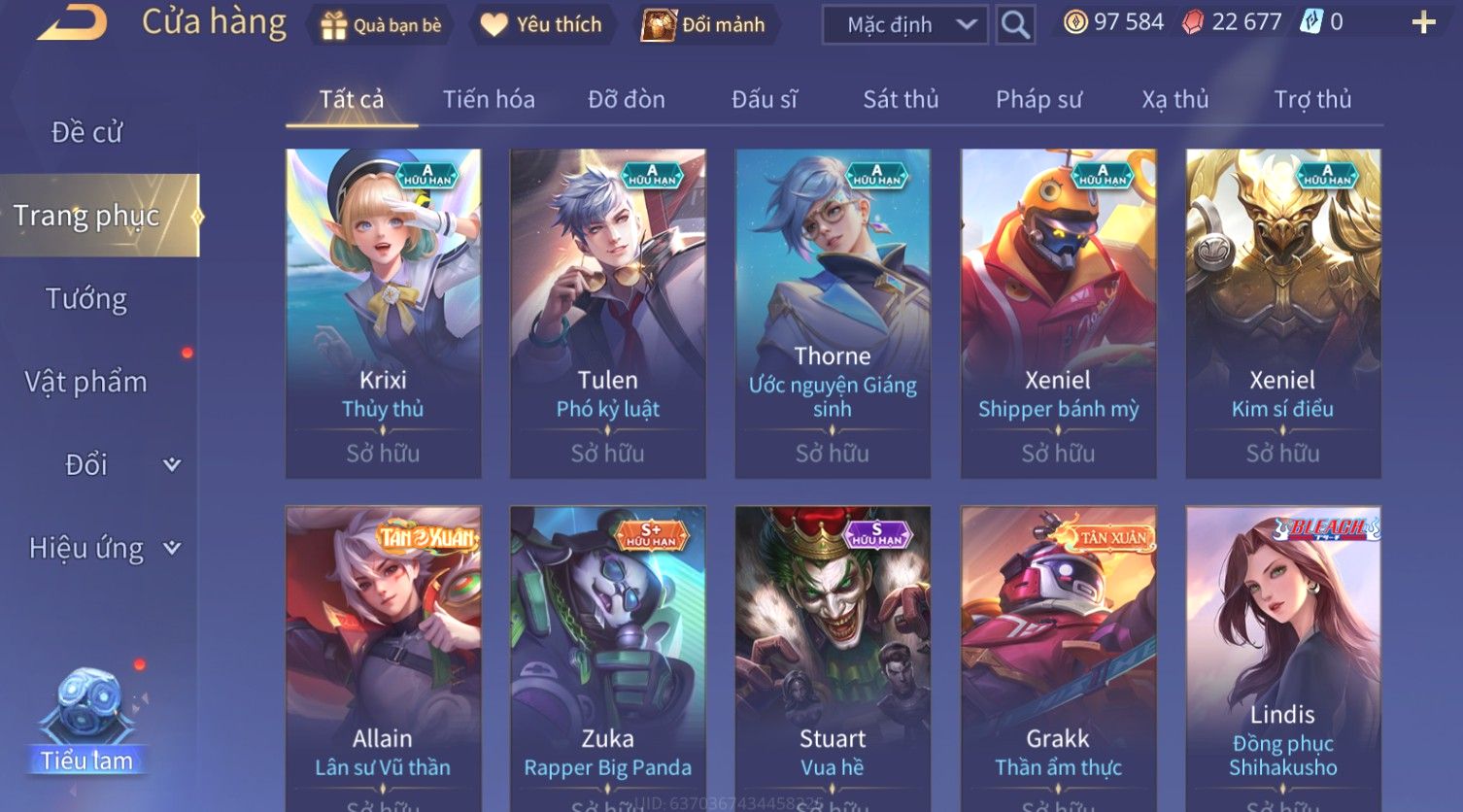The height and width of the screenshot is (812, 1463).
Task: Open Quà bạn bè gift menu
Action: click(x=381, y=25)
